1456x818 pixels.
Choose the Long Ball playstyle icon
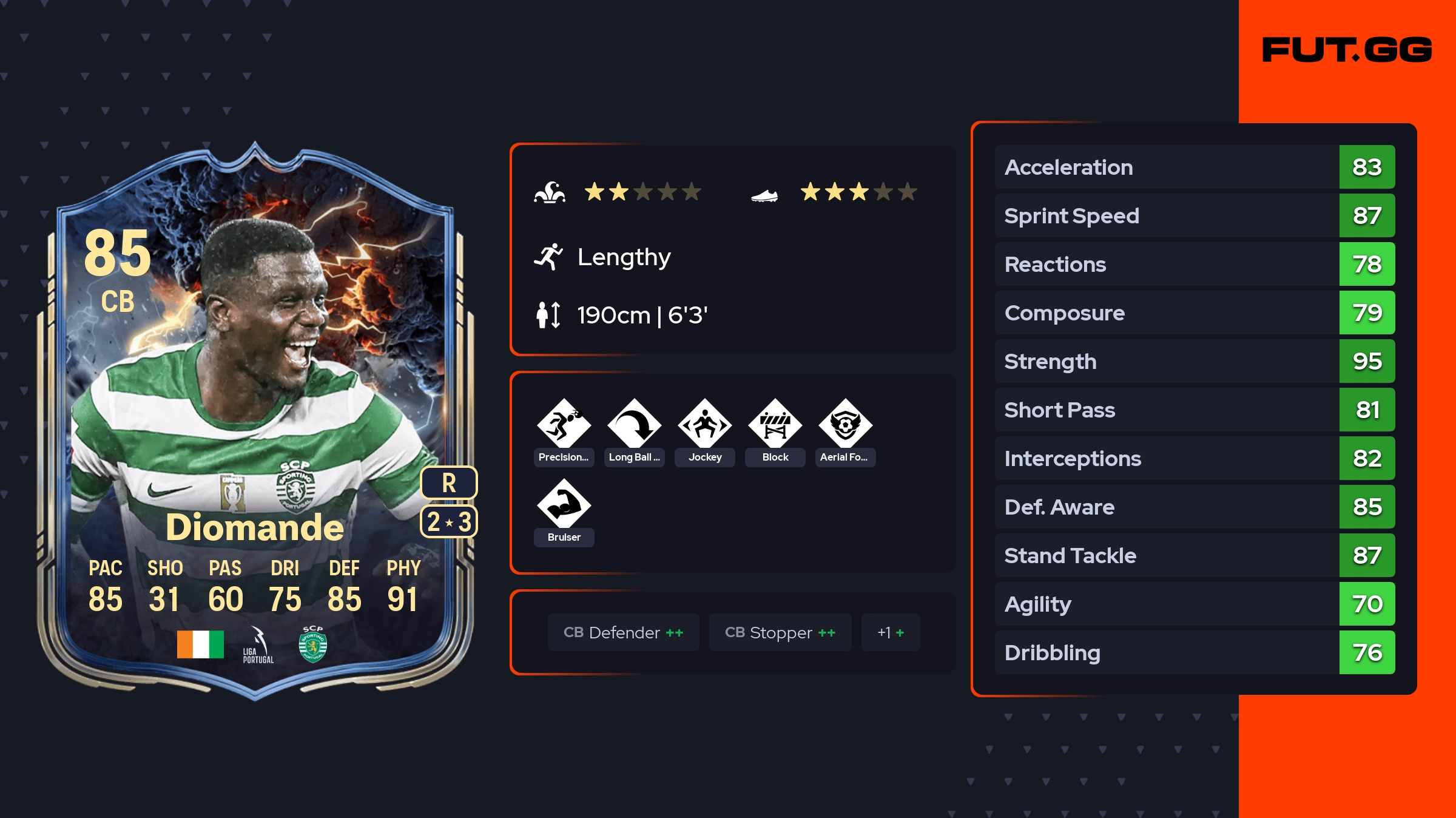(634, 425)
